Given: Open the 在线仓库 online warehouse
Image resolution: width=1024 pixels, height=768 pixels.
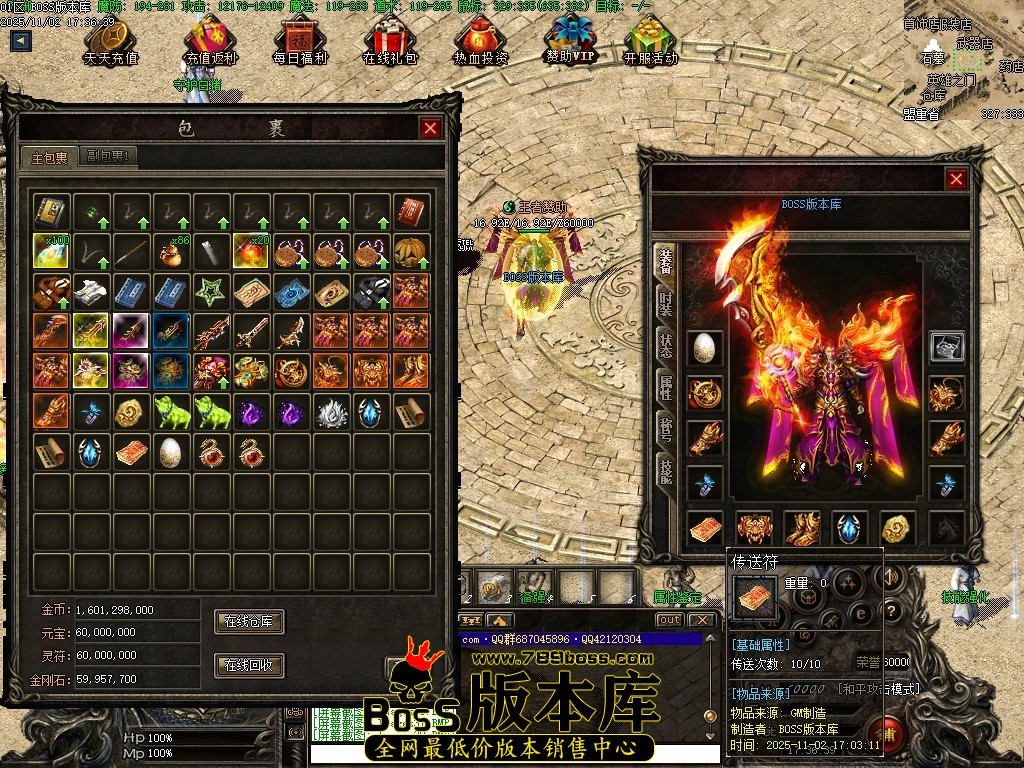Looking at the screenshot, I should (x=249, y=622).
